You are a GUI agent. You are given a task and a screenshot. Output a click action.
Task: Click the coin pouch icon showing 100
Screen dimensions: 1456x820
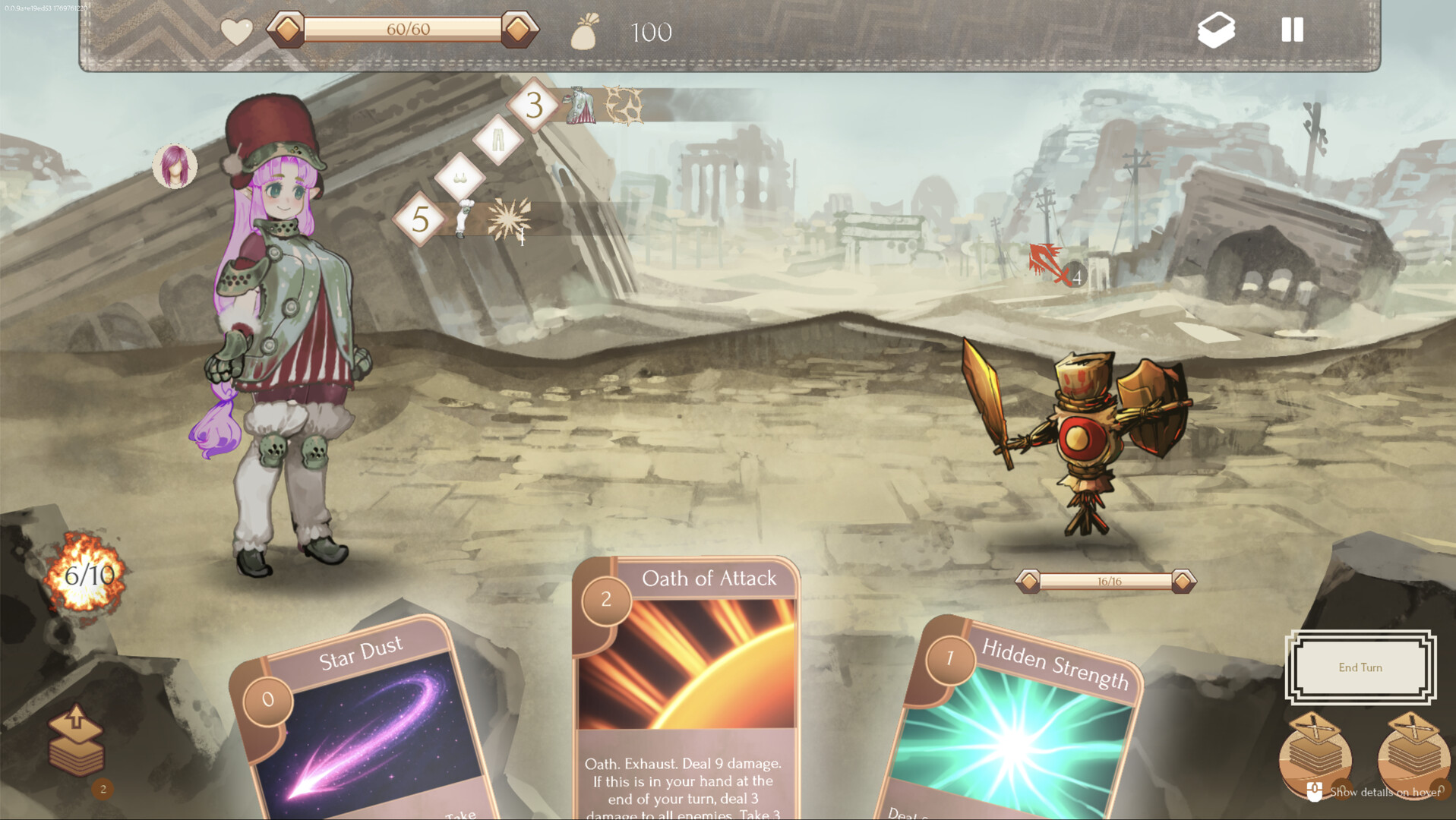[583, 32]
